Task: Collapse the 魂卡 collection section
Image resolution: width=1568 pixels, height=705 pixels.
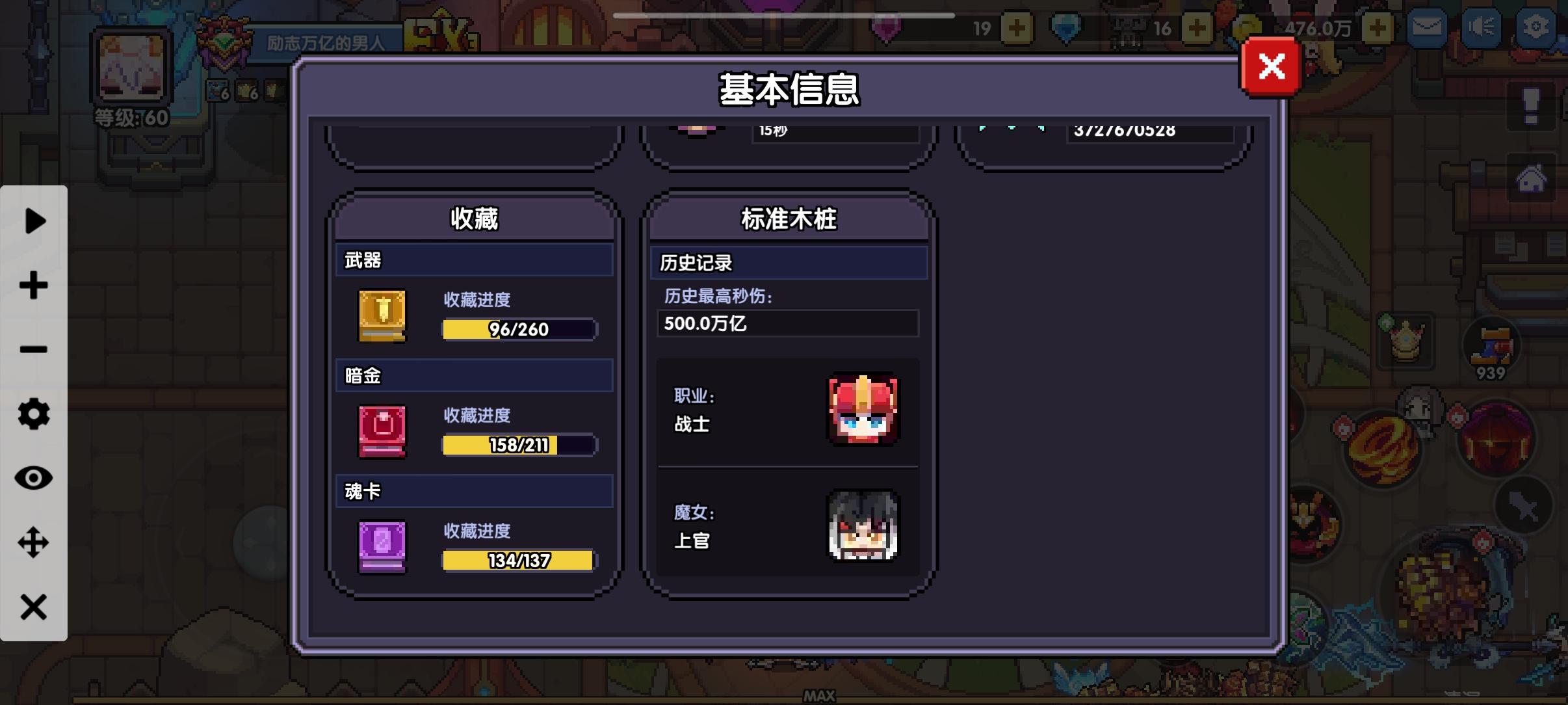Action: tap(474, 492)
